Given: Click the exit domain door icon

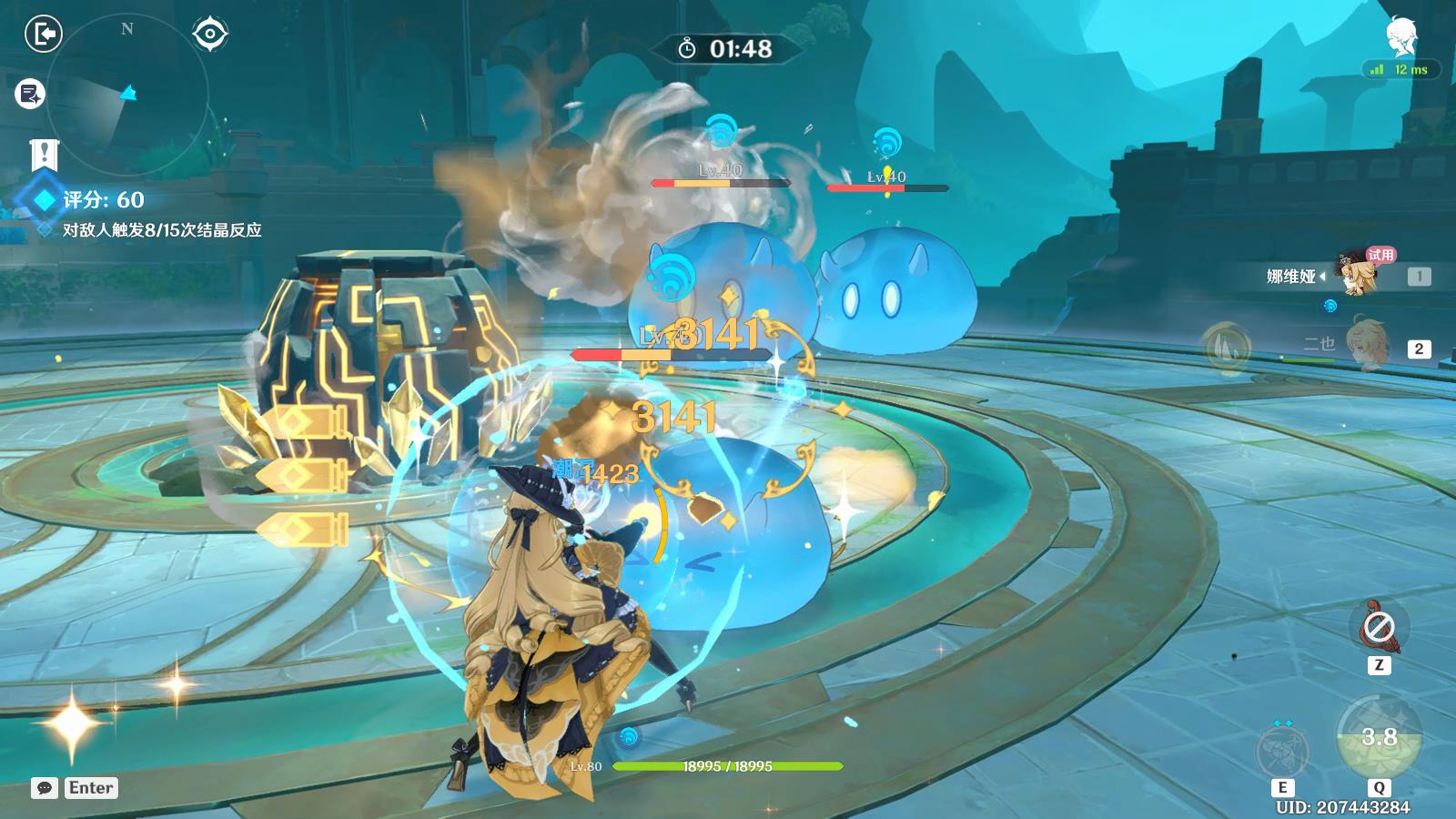Looking at the screenshot, I should pyautogui.click(x=43, y=35).
